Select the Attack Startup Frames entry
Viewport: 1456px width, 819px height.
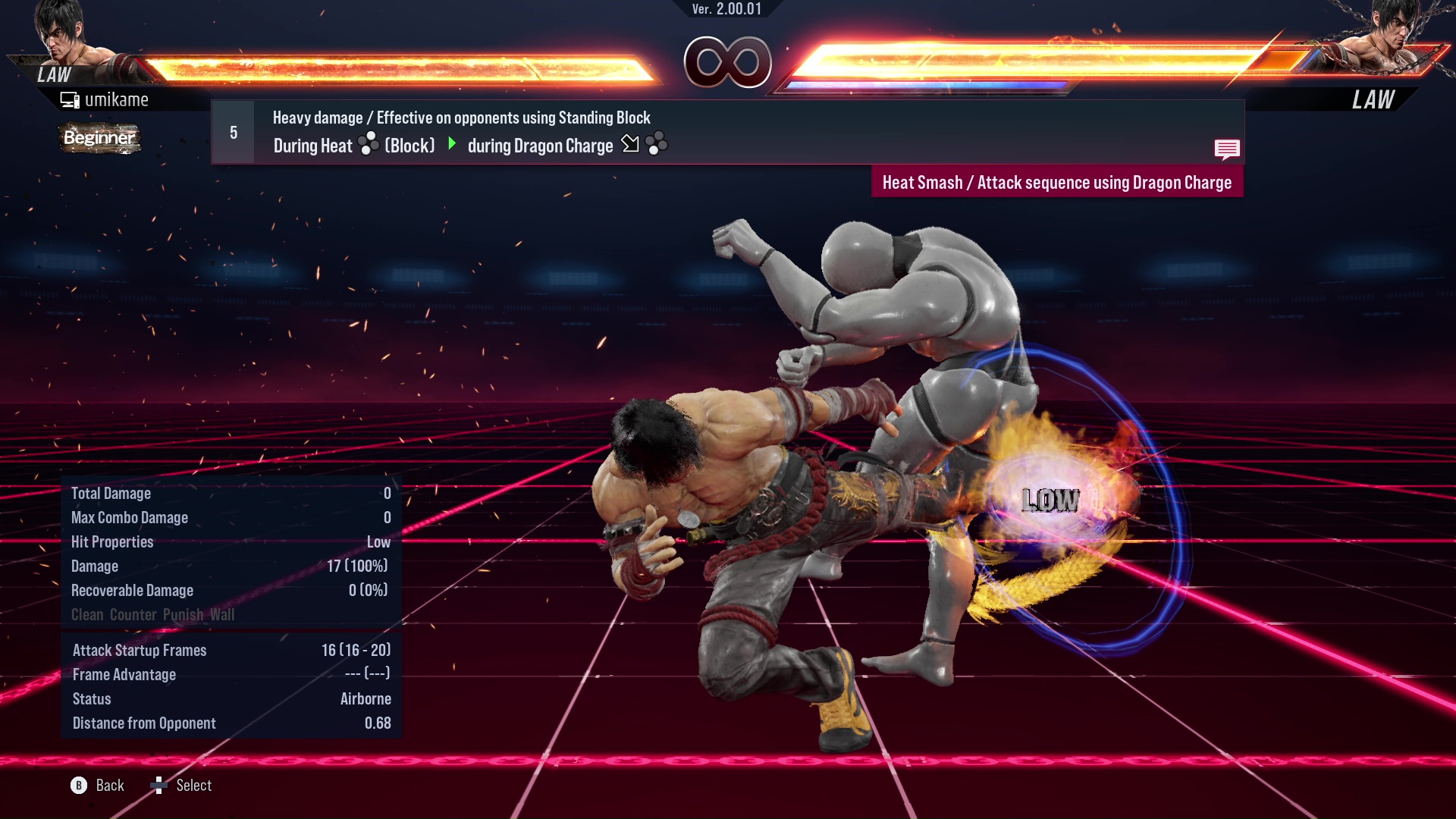227,650
